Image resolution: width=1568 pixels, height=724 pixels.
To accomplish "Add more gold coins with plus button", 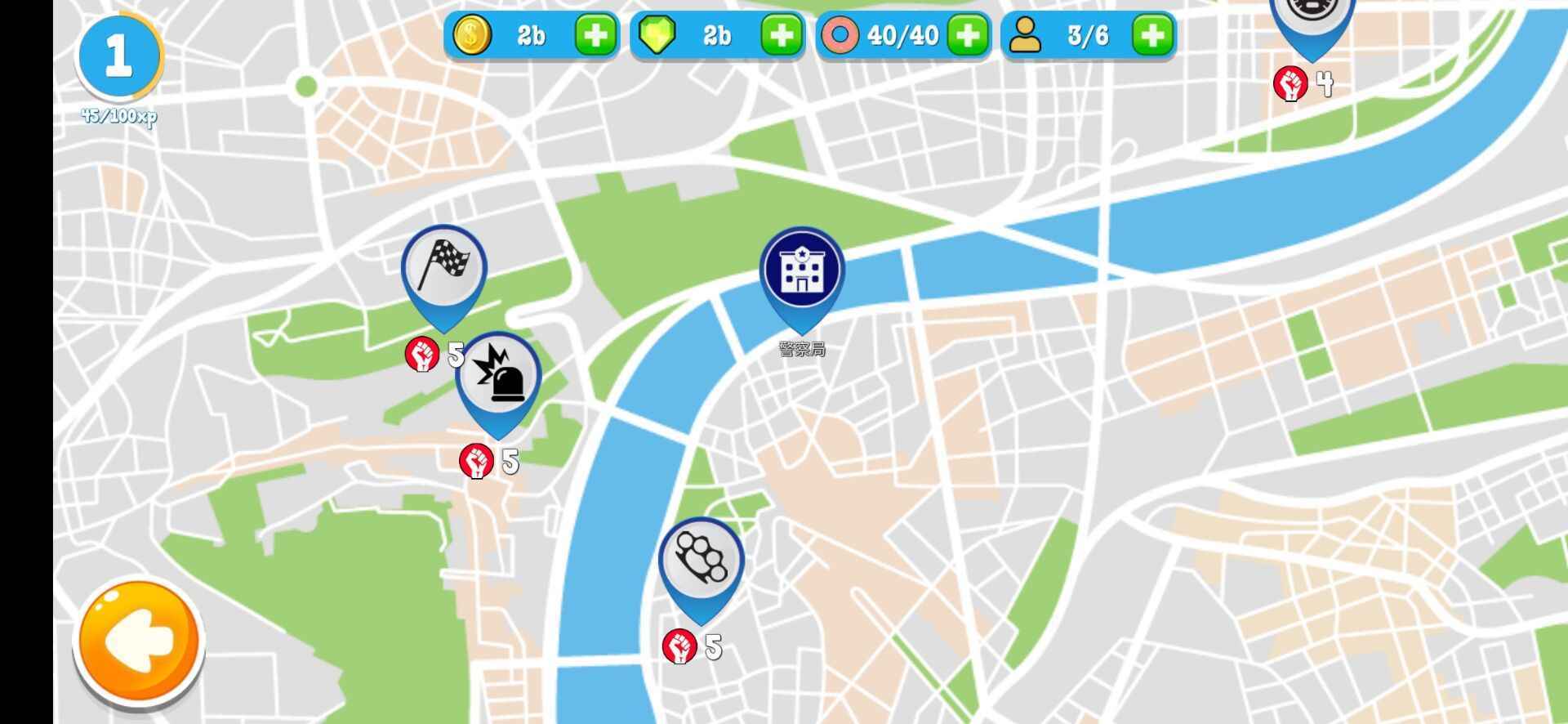I will pos(595,35).
